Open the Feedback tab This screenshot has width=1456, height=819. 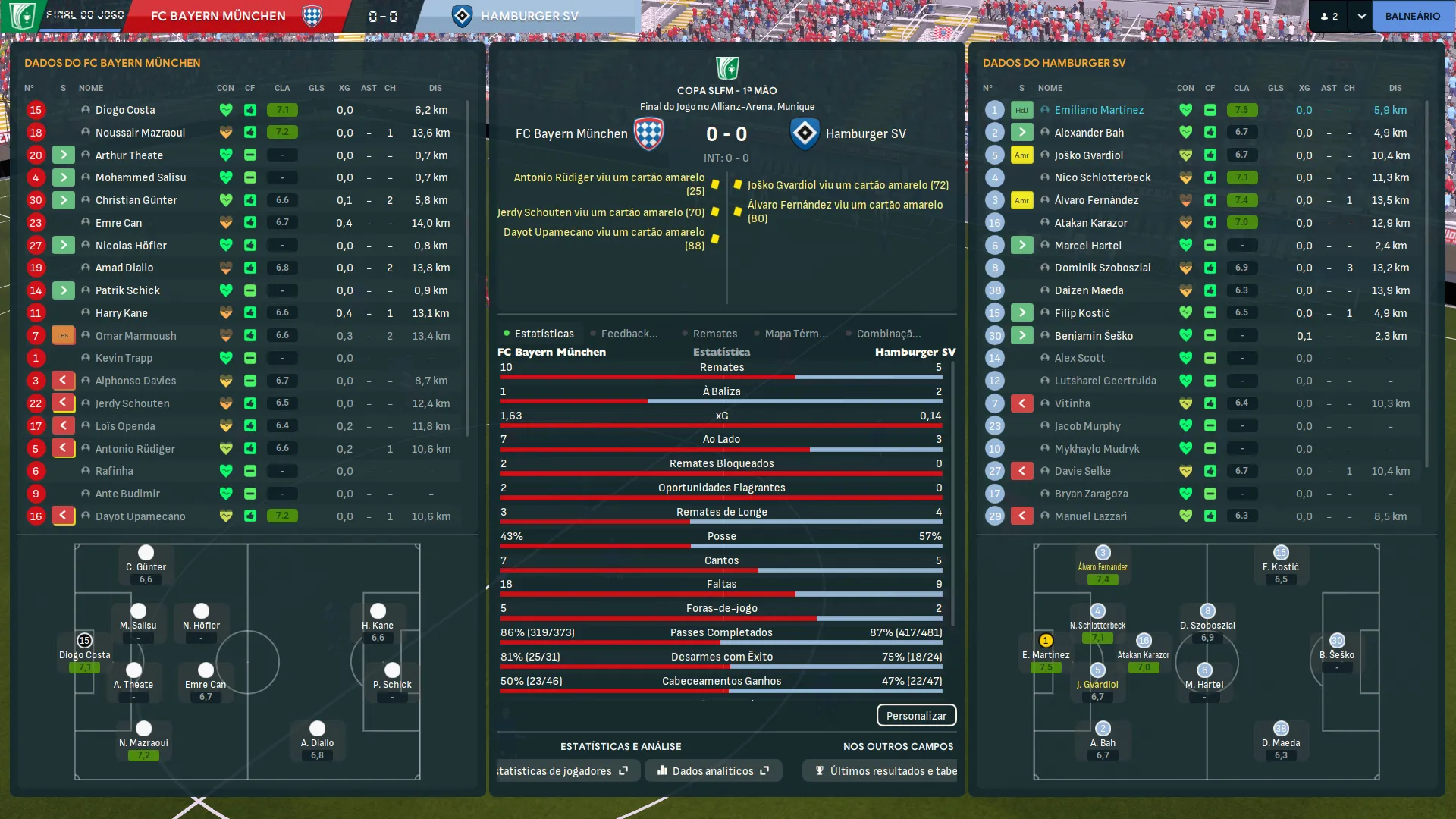pos(628,334)
